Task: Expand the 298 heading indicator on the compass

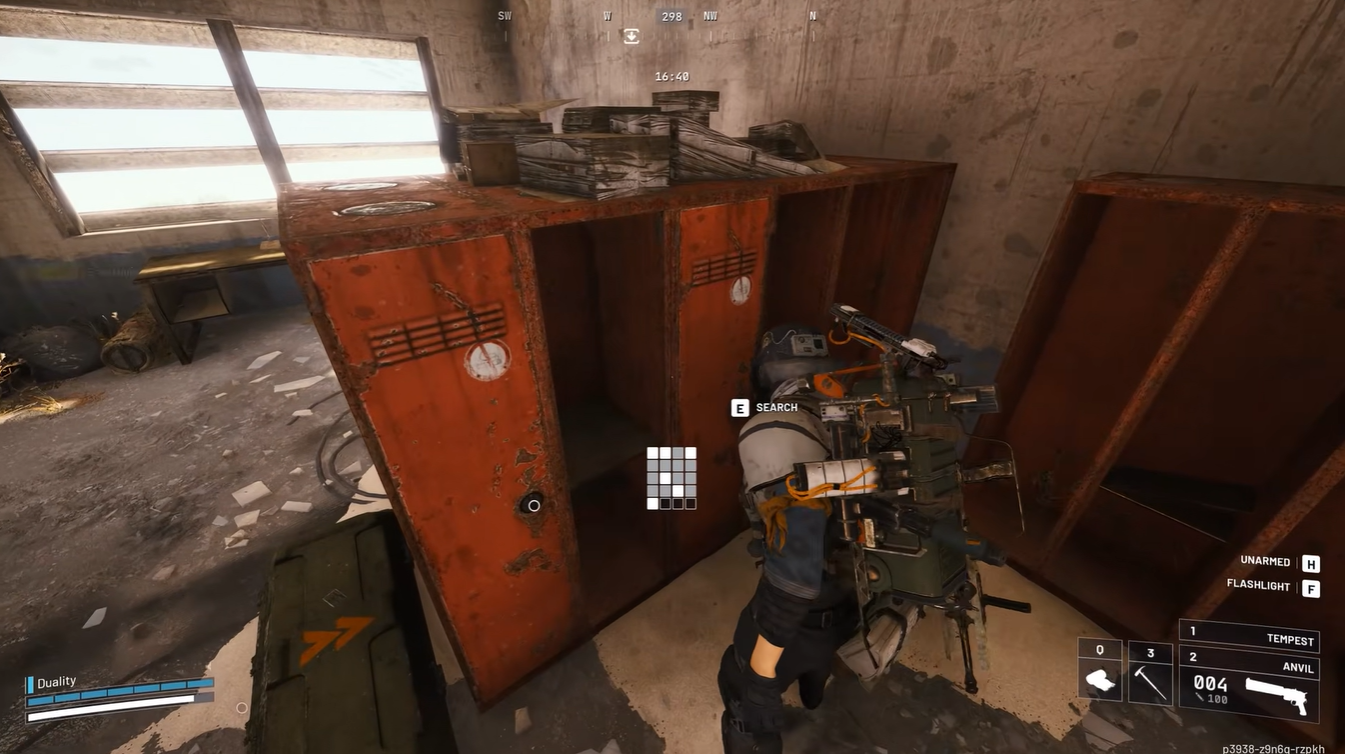Action: [x=671, y=16]
